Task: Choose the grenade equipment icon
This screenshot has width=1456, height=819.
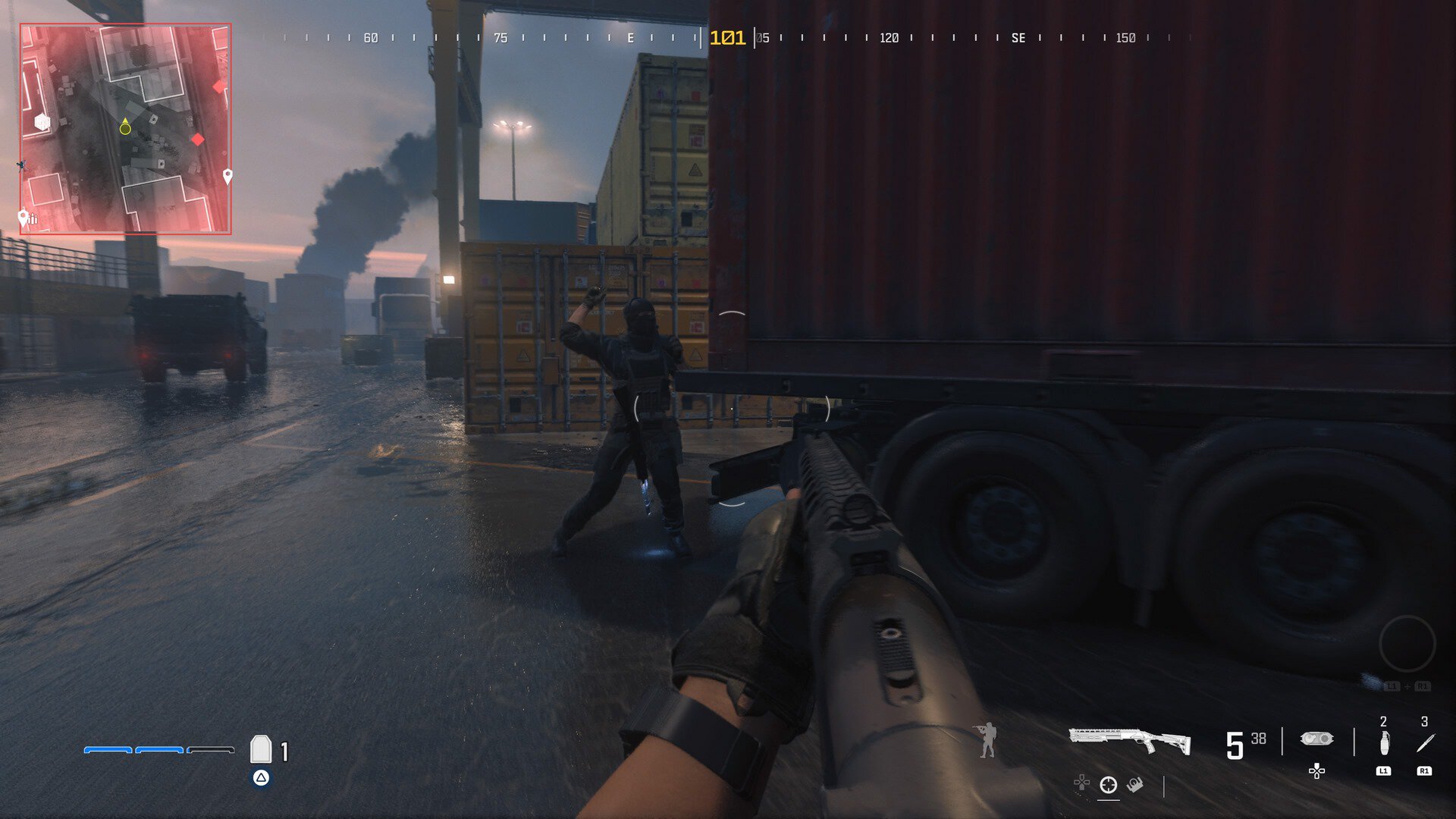Action: point(1384,743)
